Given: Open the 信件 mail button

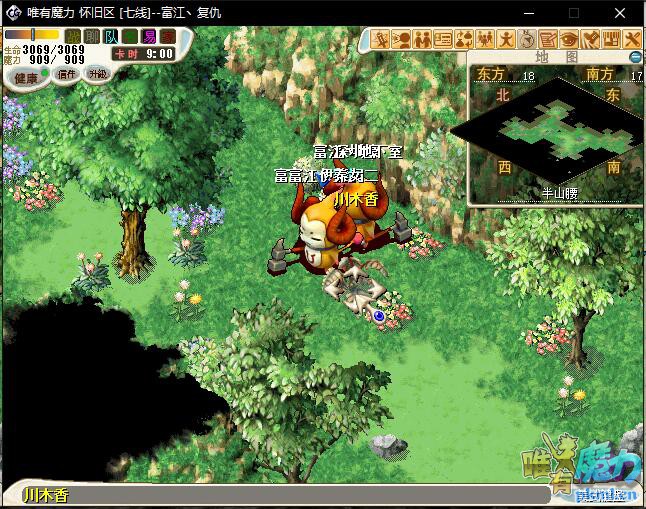Looking at the screenshot, I should click(67, 75).
